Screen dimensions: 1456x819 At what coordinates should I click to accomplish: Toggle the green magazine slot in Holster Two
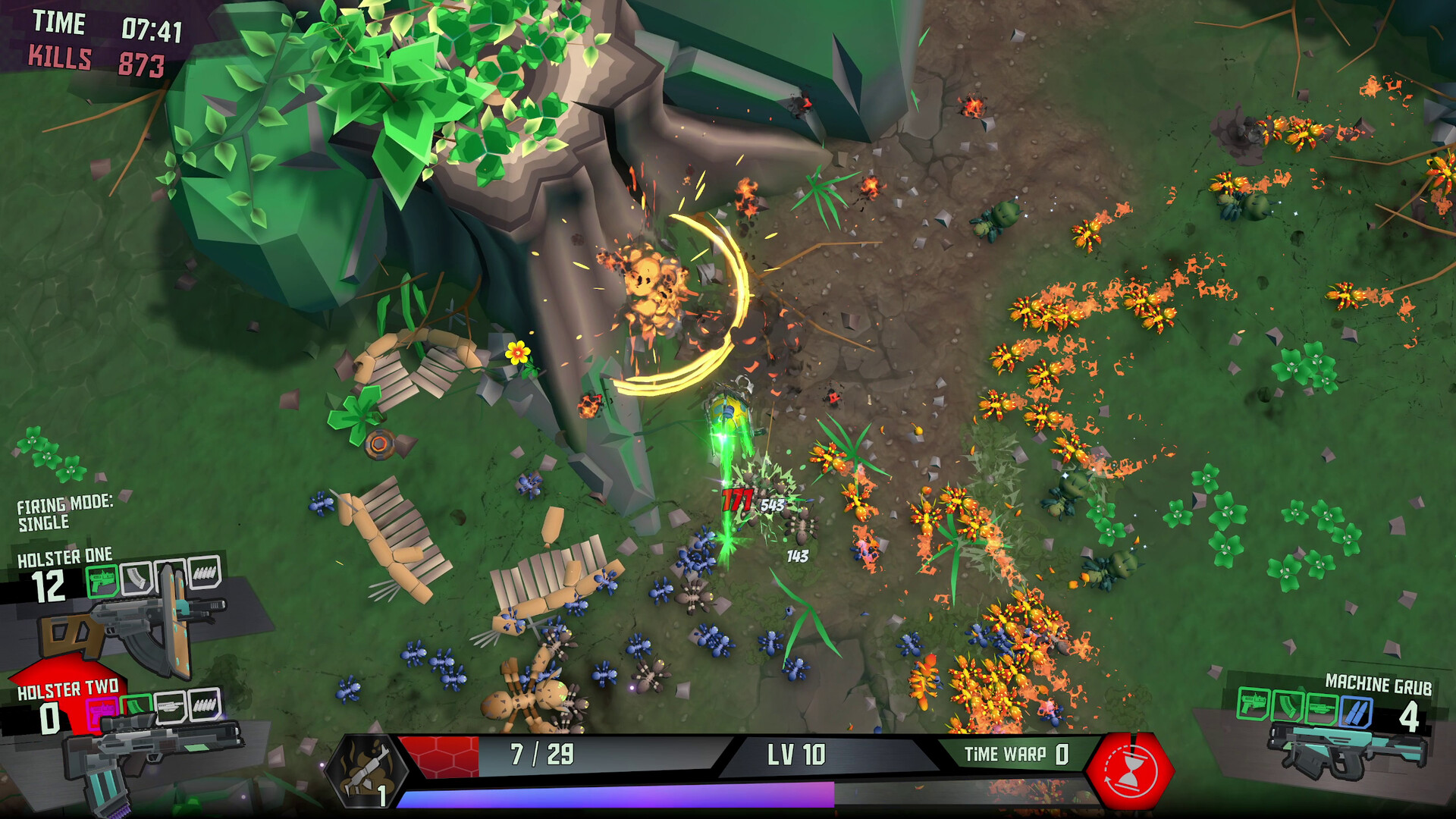pos(136,703)
